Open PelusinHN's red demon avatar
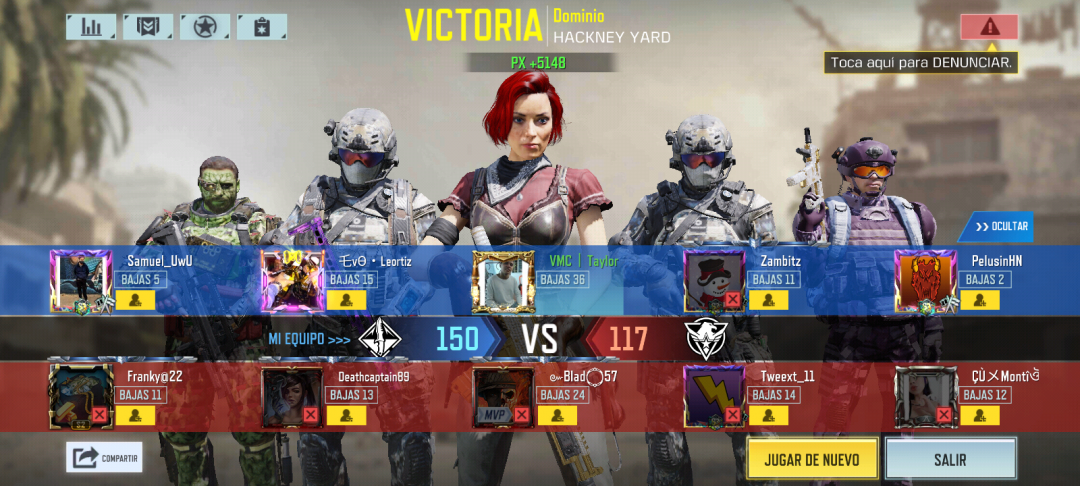 (925, 281)
